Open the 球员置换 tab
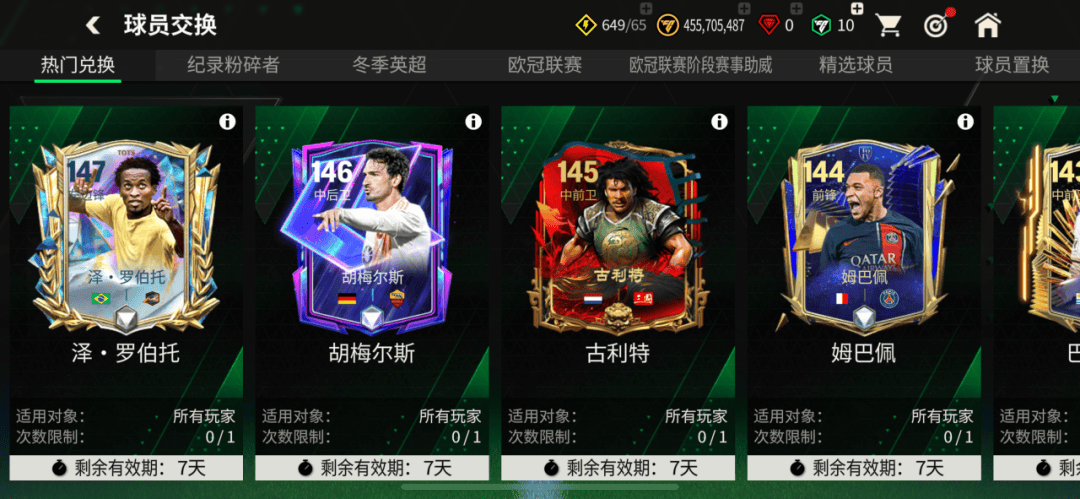This screenshot has height=499, width=1080. click(1012, 65)
